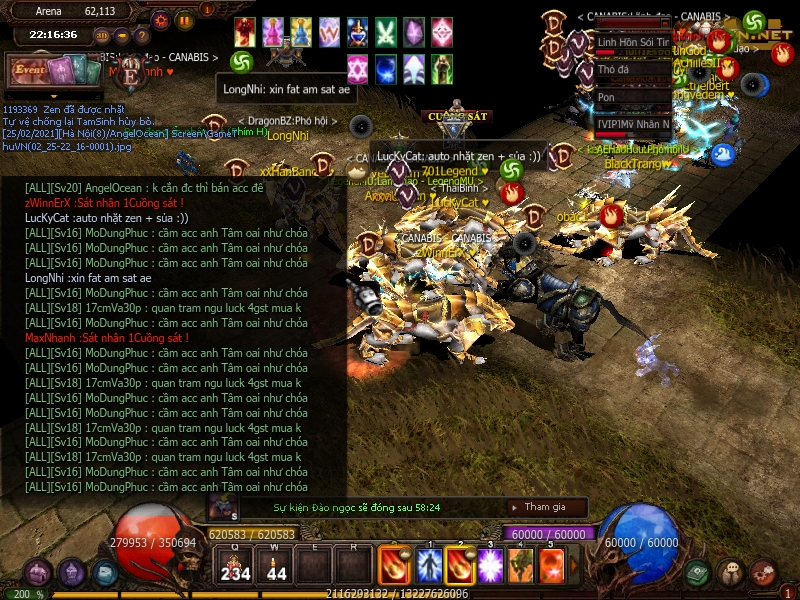Activate the golden creature skill in slot 4
The height and width of the screenshot is (600, 800).
point(521,566)
